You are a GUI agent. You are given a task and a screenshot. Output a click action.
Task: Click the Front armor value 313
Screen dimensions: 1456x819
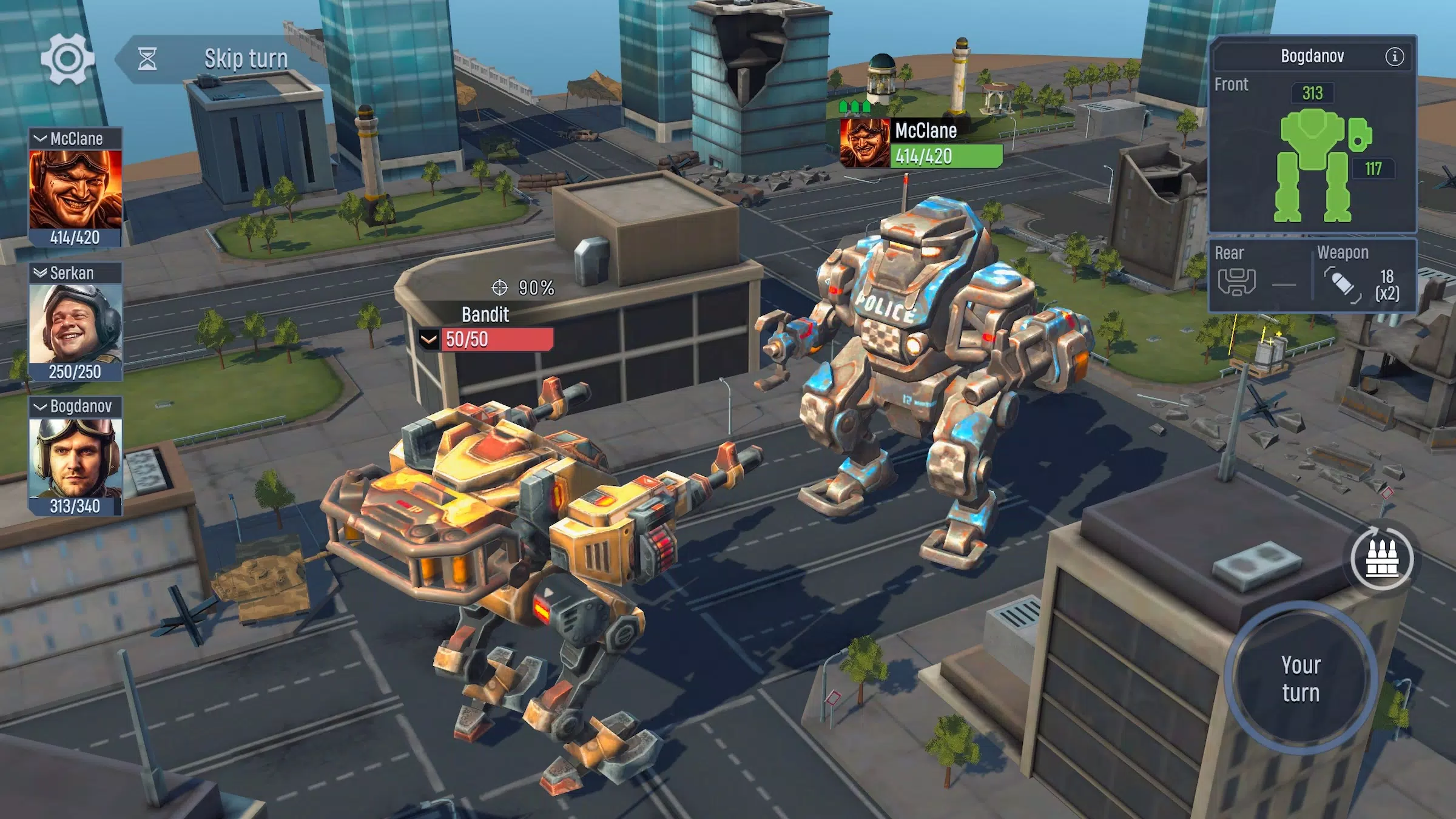pos(1312,93)
